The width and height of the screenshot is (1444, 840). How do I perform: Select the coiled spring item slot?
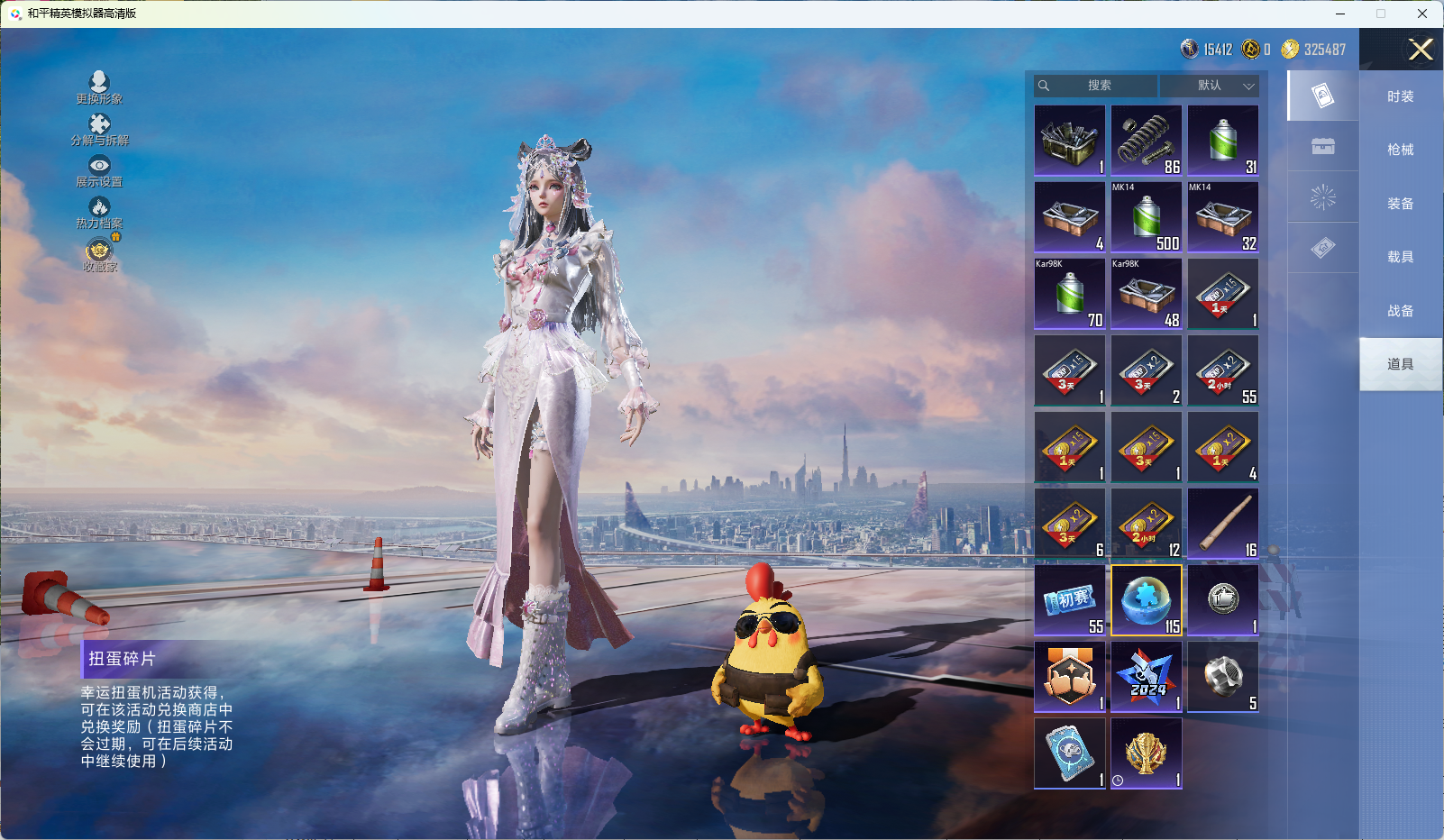coord(1147,141)
